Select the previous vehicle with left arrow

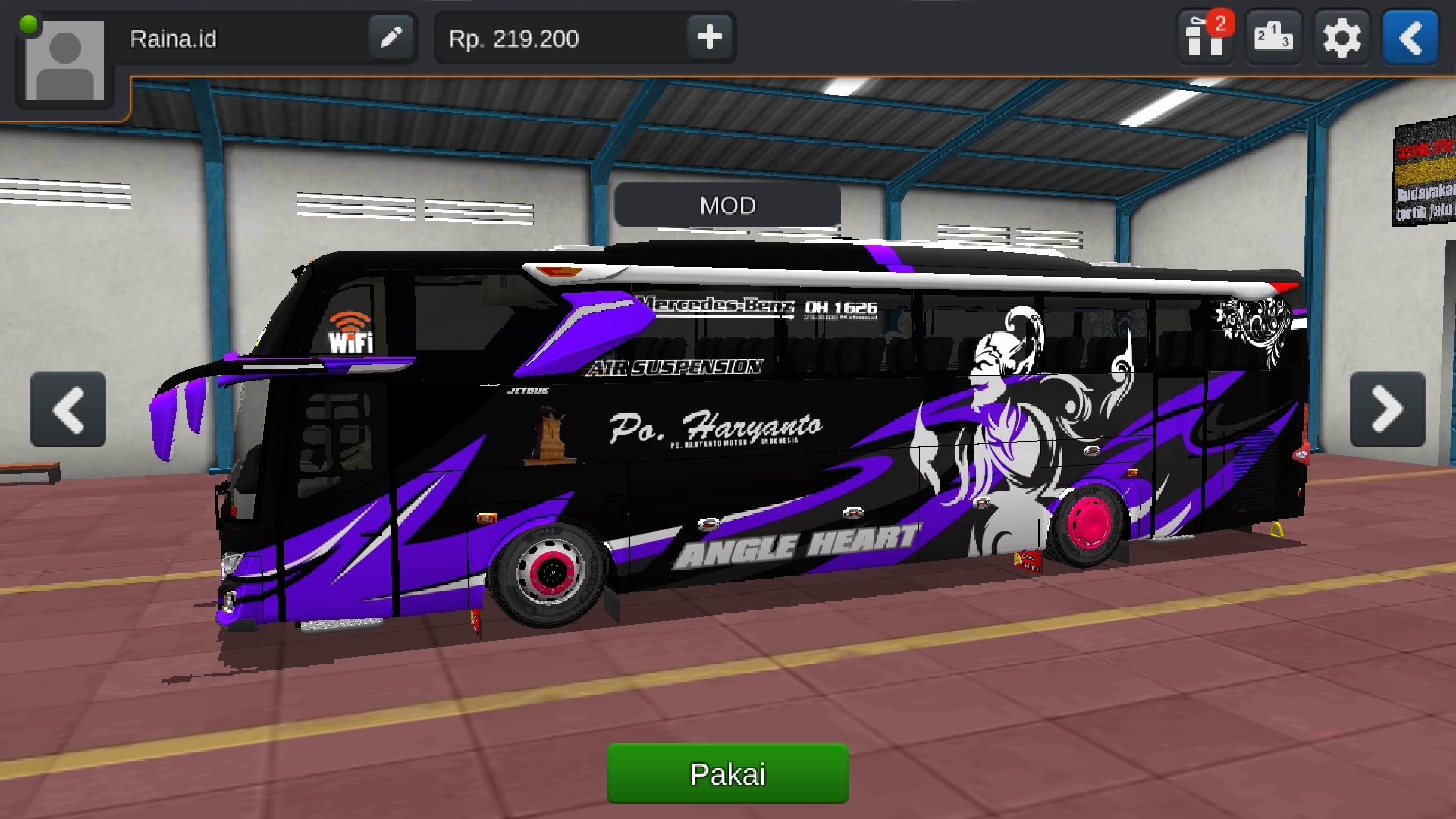[68, 409]
